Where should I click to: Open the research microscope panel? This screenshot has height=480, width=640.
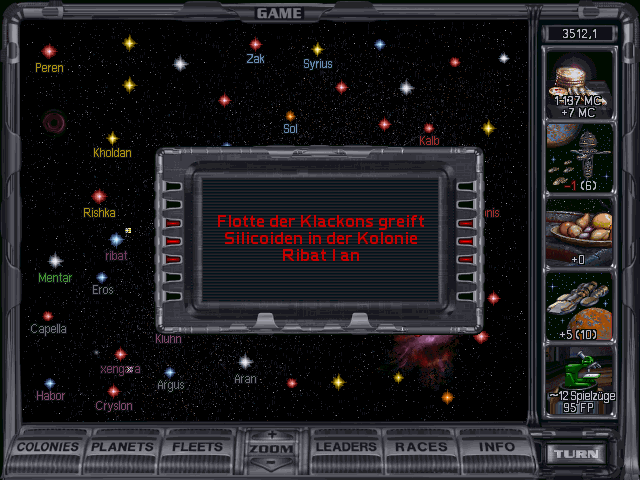580,380
